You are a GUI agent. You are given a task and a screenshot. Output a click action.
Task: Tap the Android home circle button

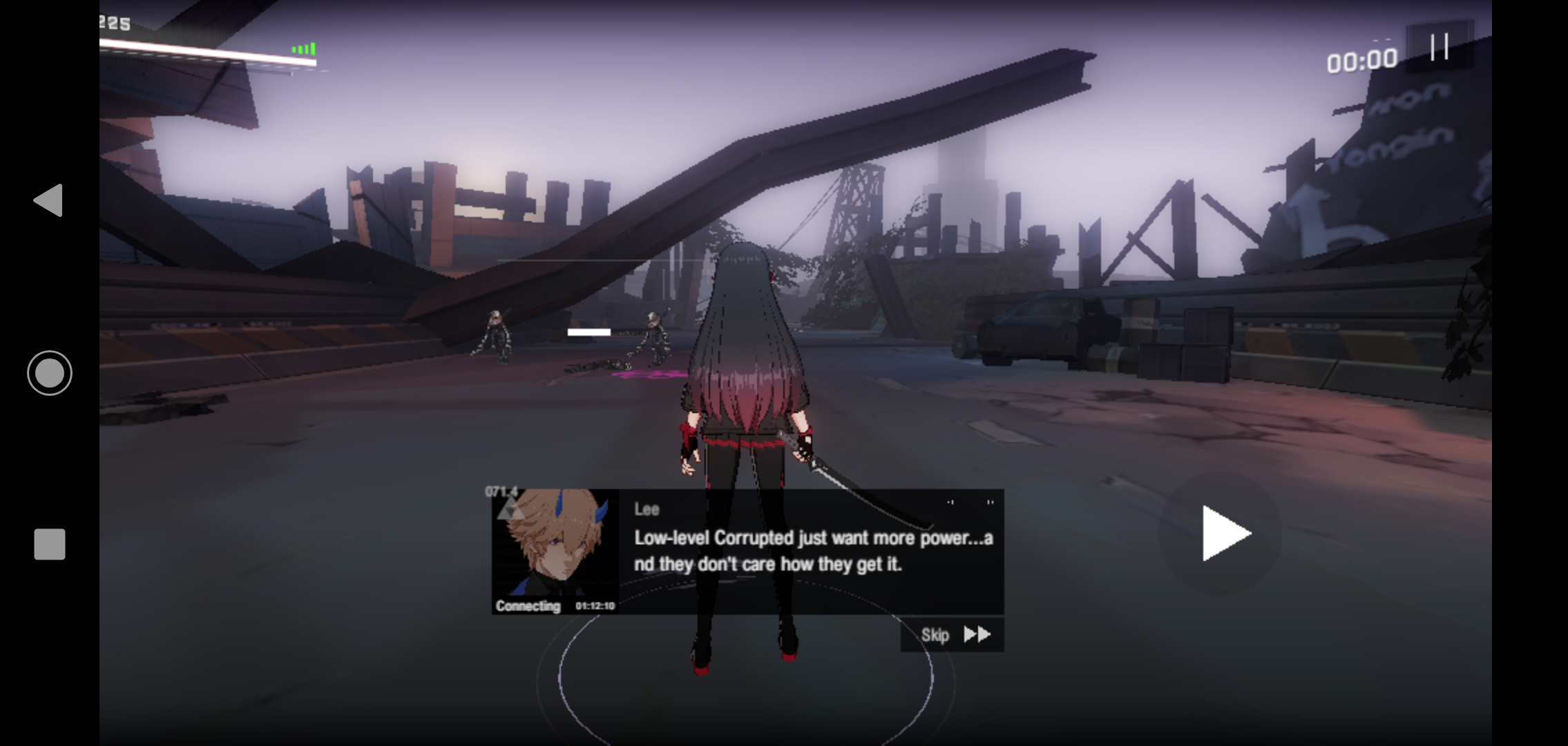click(x=50, y=373)
